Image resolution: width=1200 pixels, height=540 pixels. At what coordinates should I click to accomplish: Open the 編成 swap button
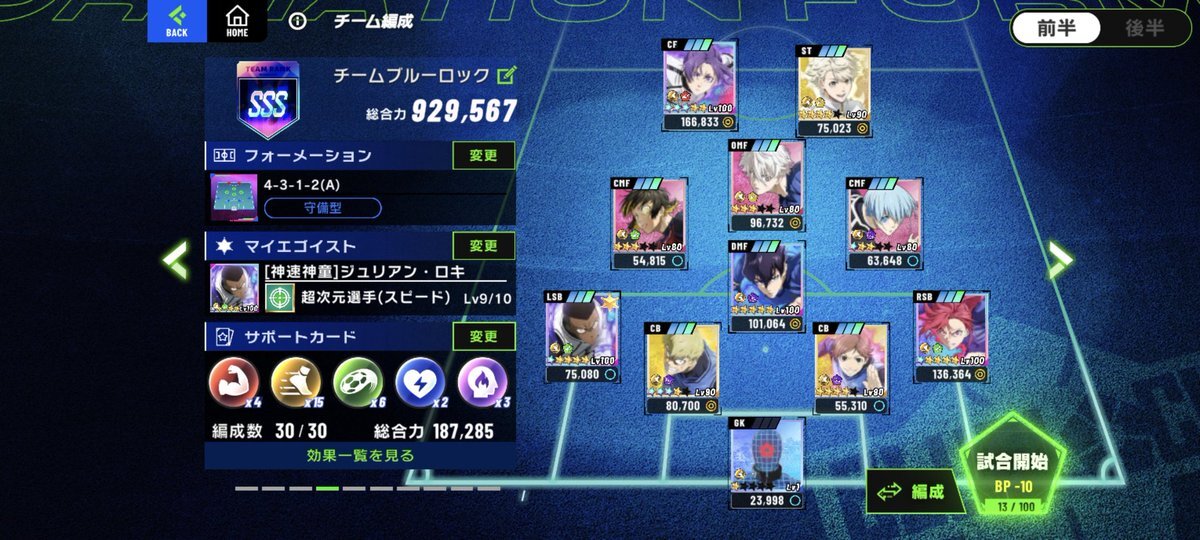click(x=905, y=491)
